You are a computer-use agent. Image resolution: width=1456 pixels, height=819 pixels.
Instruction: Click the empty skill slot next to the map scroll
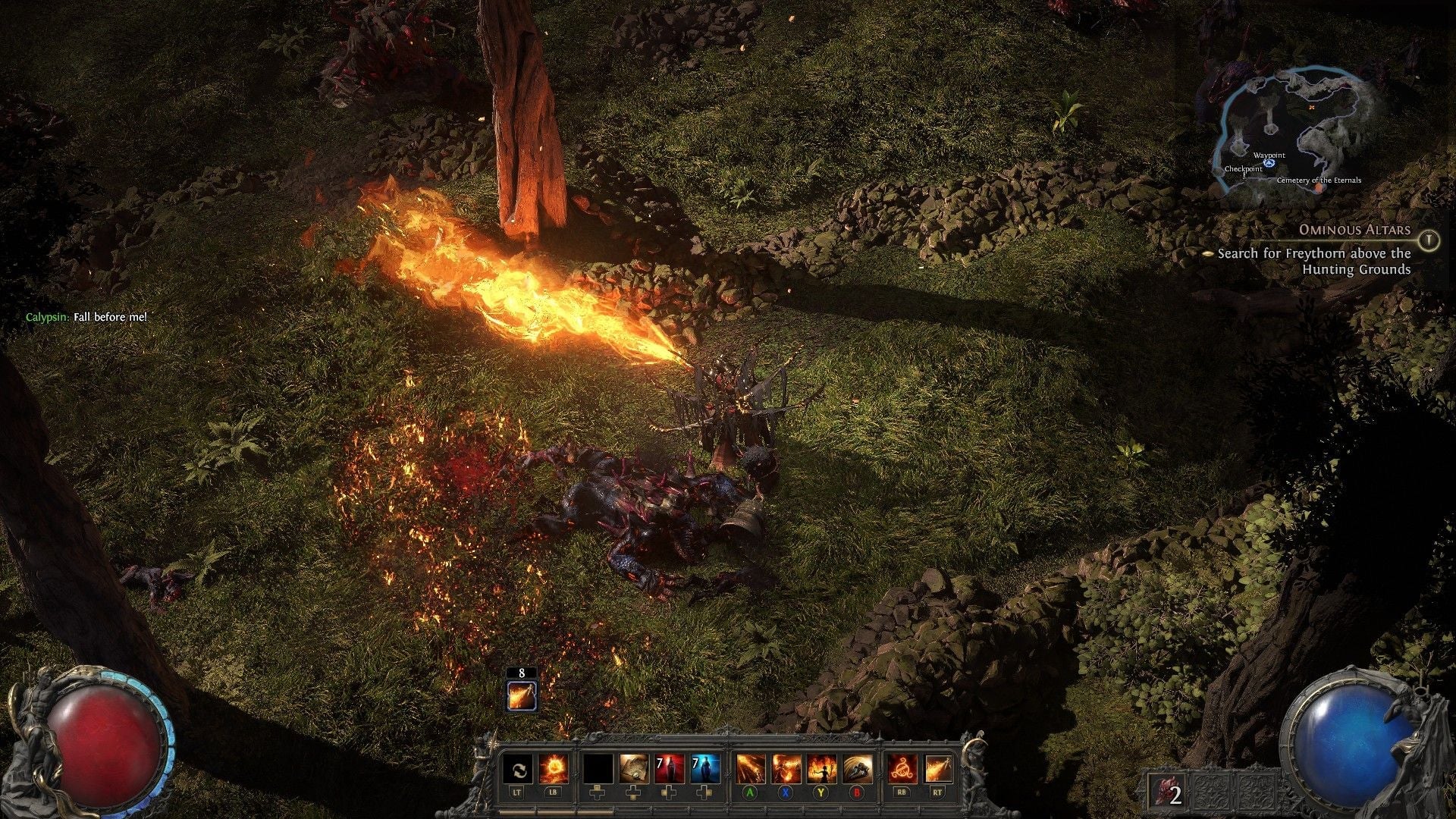pos(599,769)
